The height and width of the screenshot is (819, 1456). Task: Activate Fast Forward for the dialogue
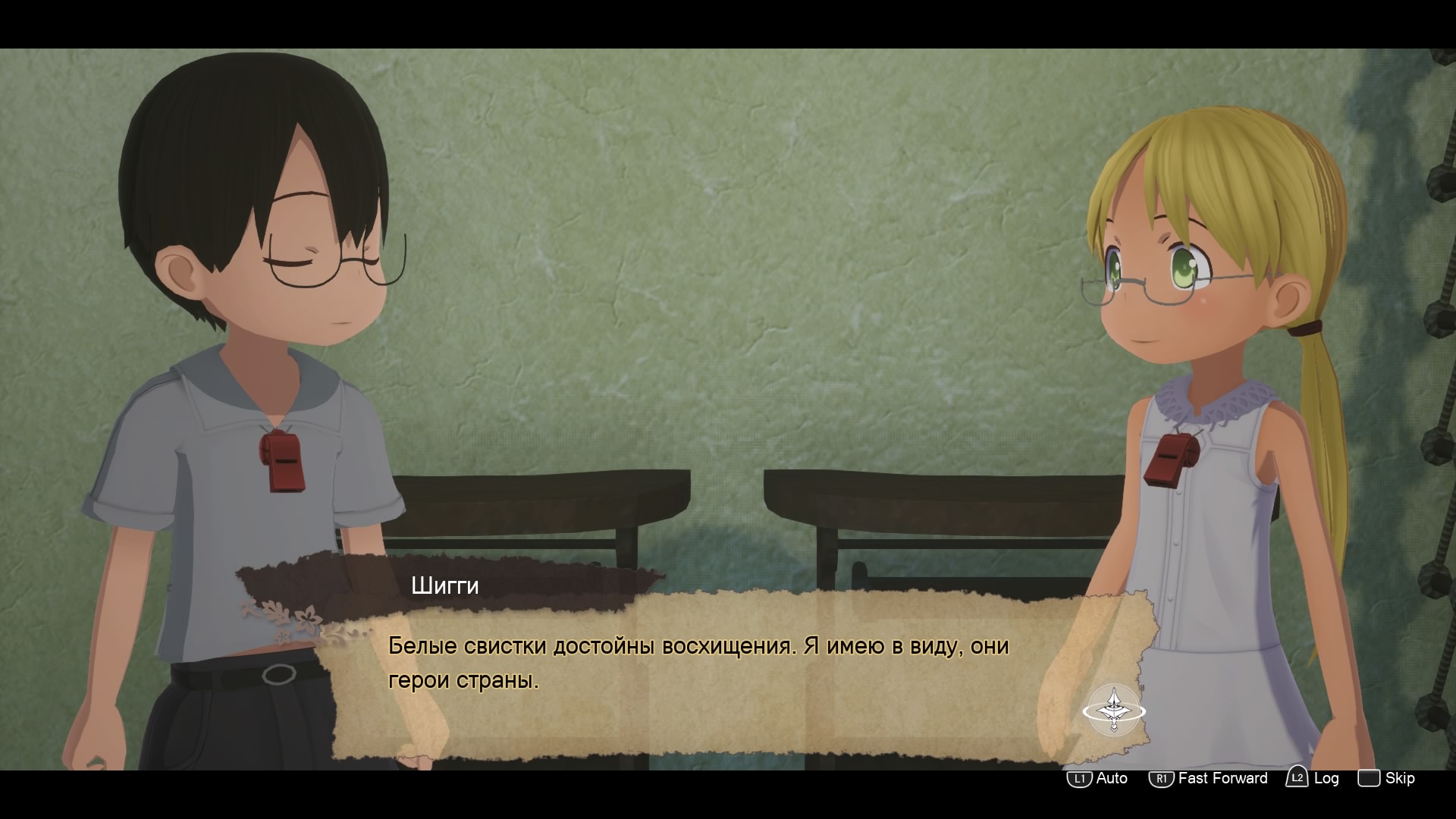pos(1208,779)
